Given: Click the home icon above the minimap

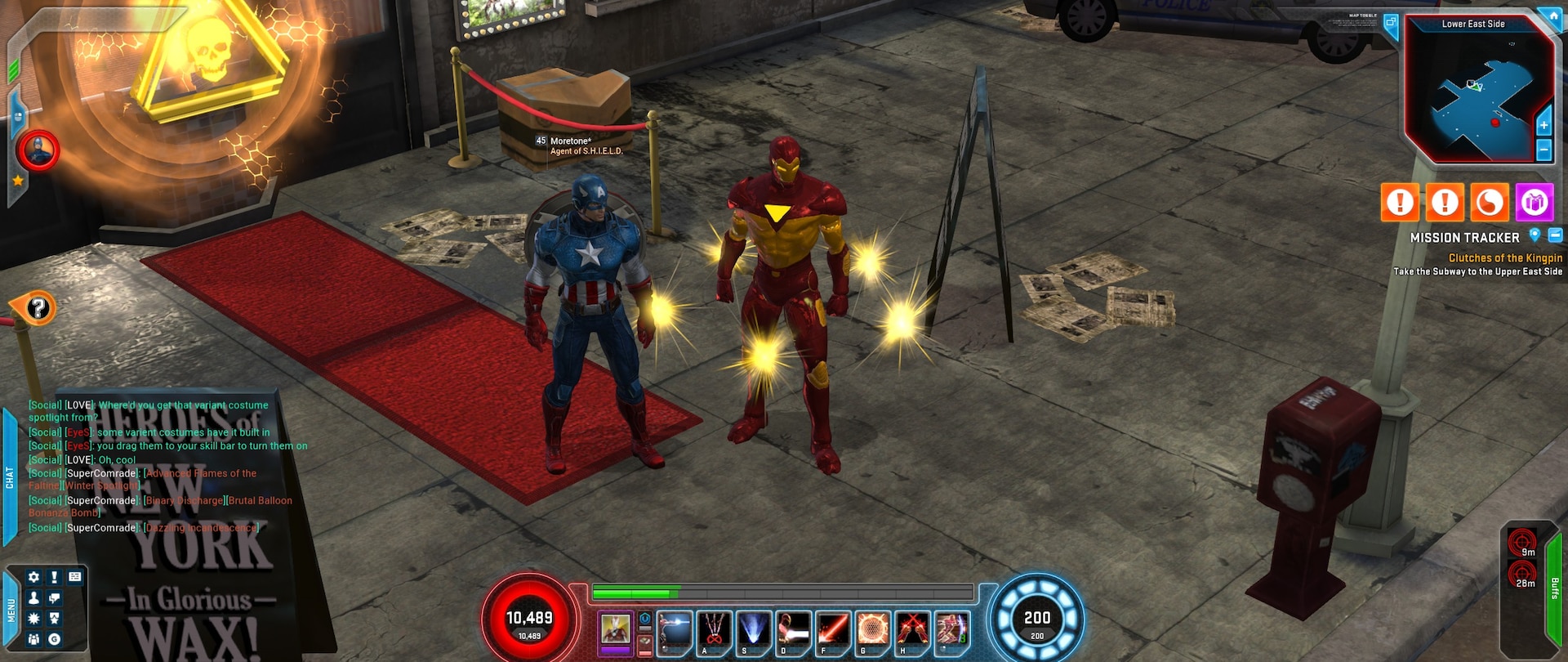Looking at the screenshot, I should (x=1549, y=14).
